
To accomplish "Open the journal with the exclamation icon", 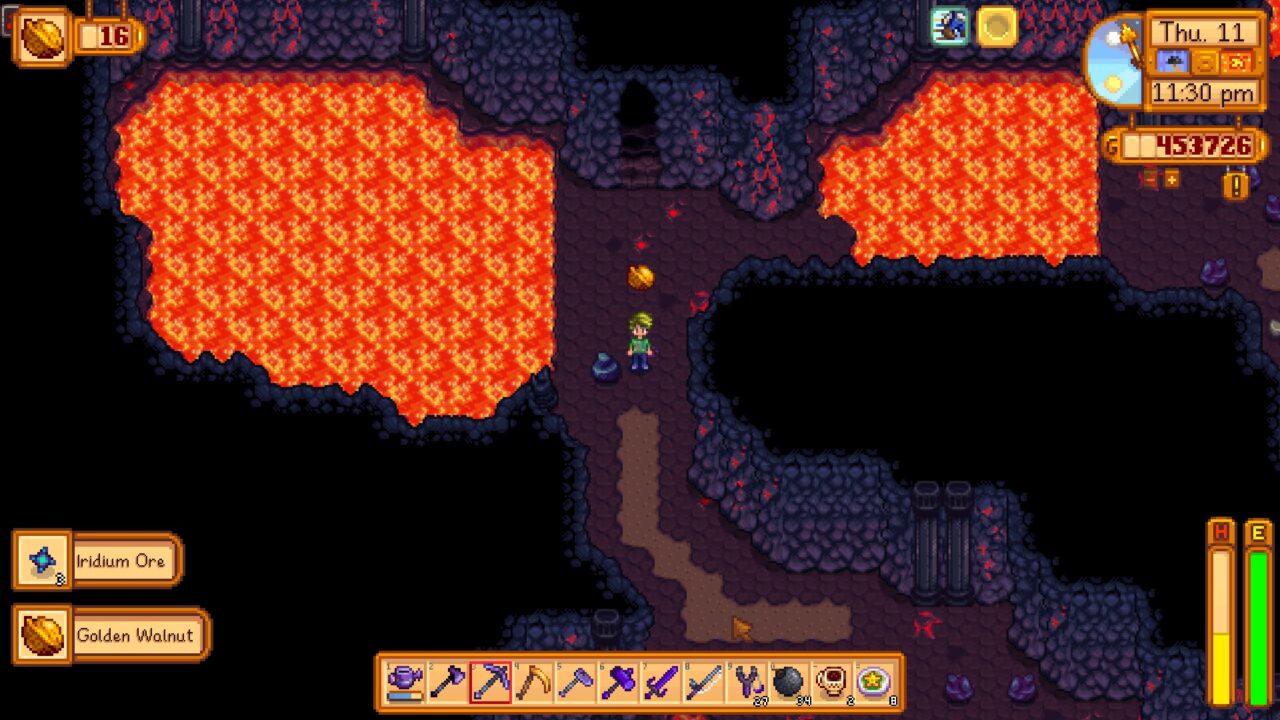I will pyautogui.click(x=1236, y=185).
